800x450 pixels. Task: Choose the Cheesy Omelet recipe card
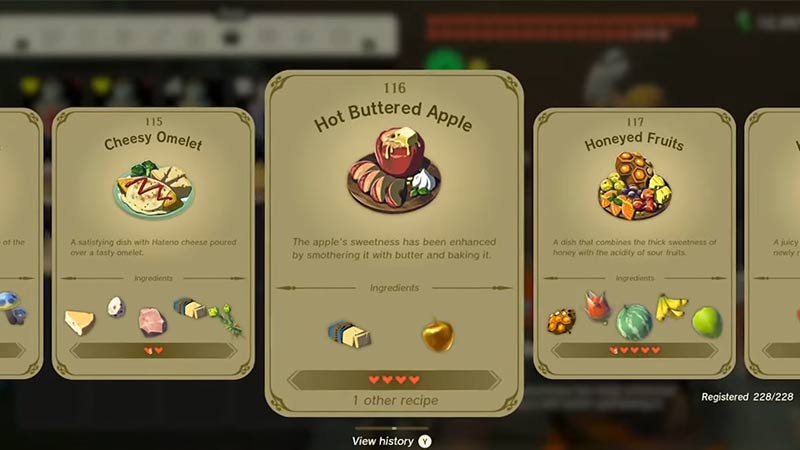[x=152, y=240]
